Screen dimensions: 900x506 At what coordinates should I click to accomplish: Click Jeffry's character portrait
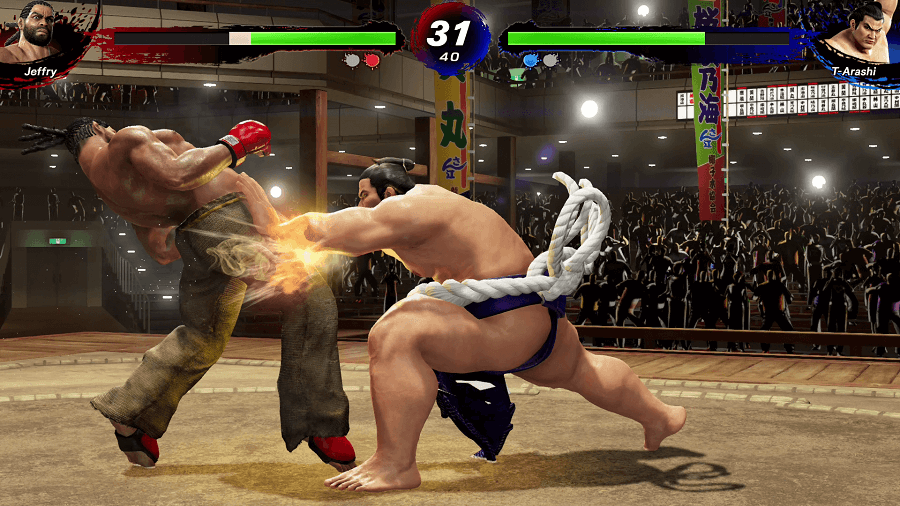click(x=40, y=30)
